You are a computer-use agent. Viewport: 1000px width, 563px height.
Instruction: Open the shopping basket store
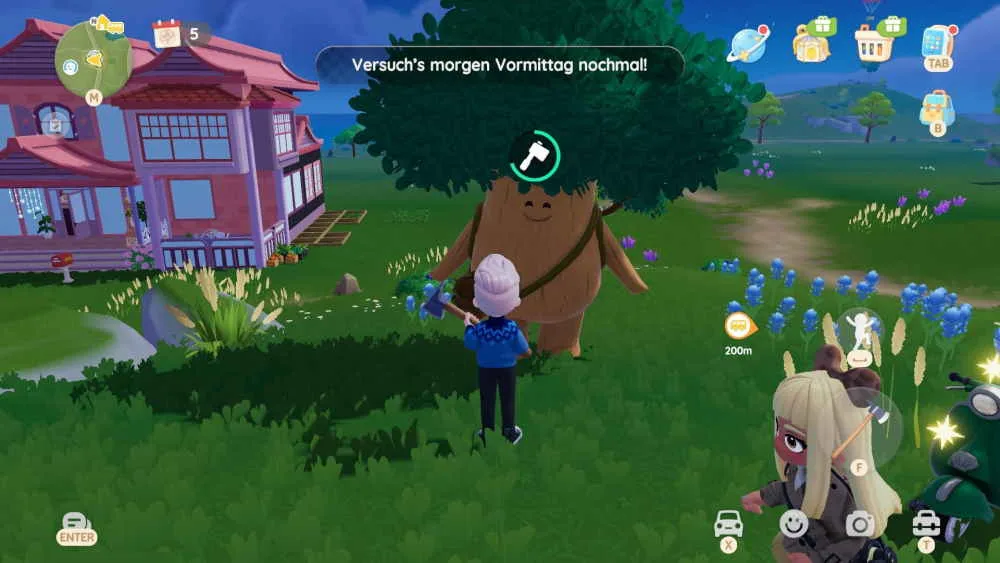[873, 42]
